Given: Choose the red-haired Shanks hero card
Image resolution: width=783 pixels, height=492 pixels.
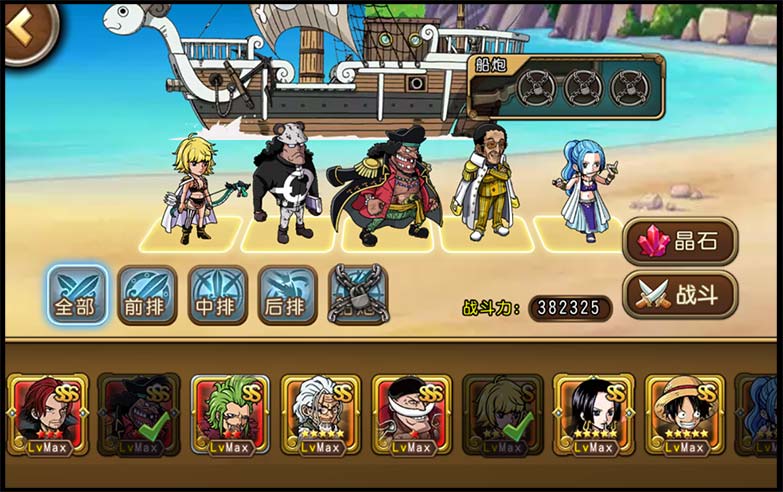Looking at the screenshot, I should tap(48, 414).
